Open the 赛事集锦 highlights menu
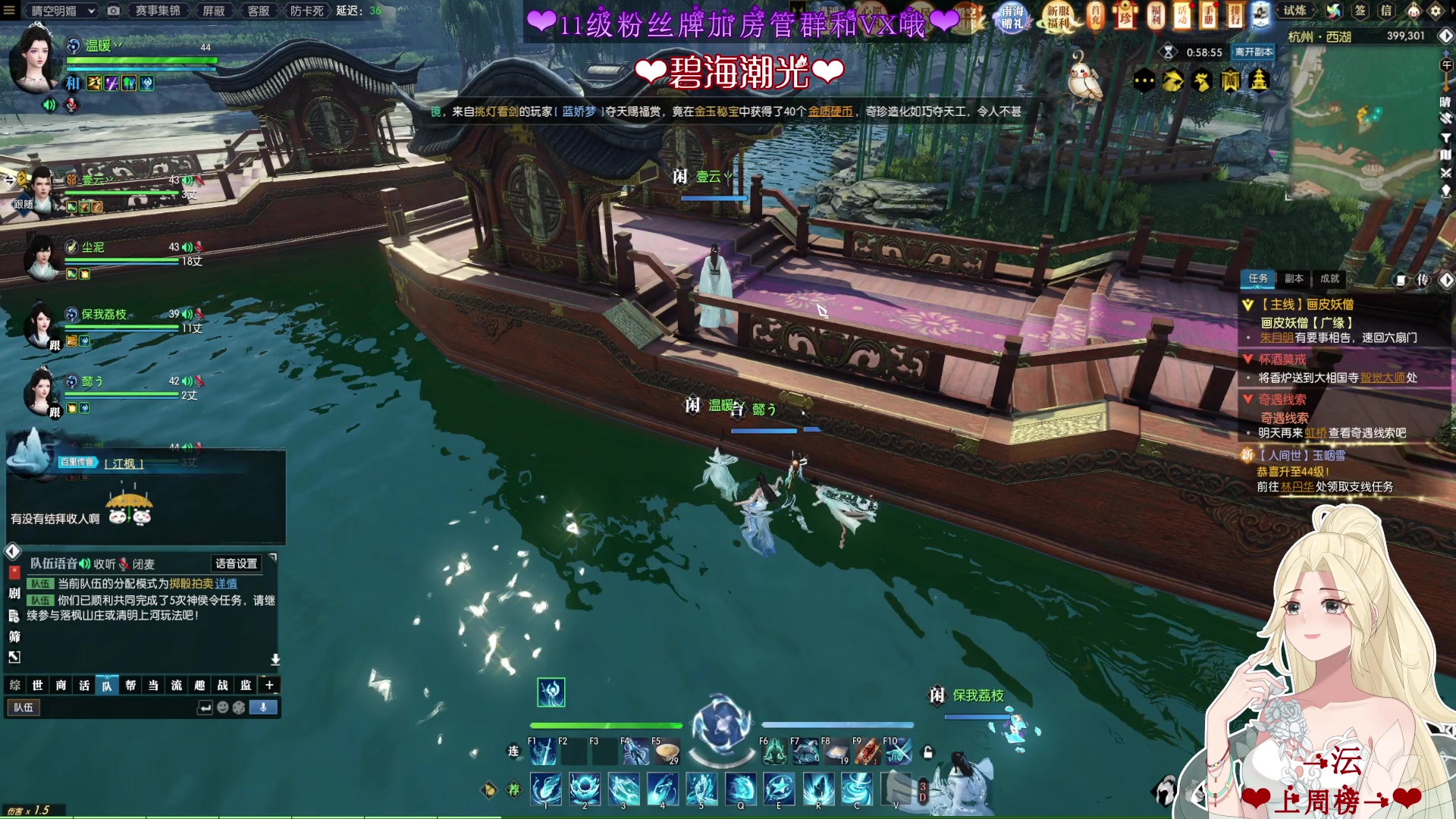1456x819 pixels. (x=158, y=11)
